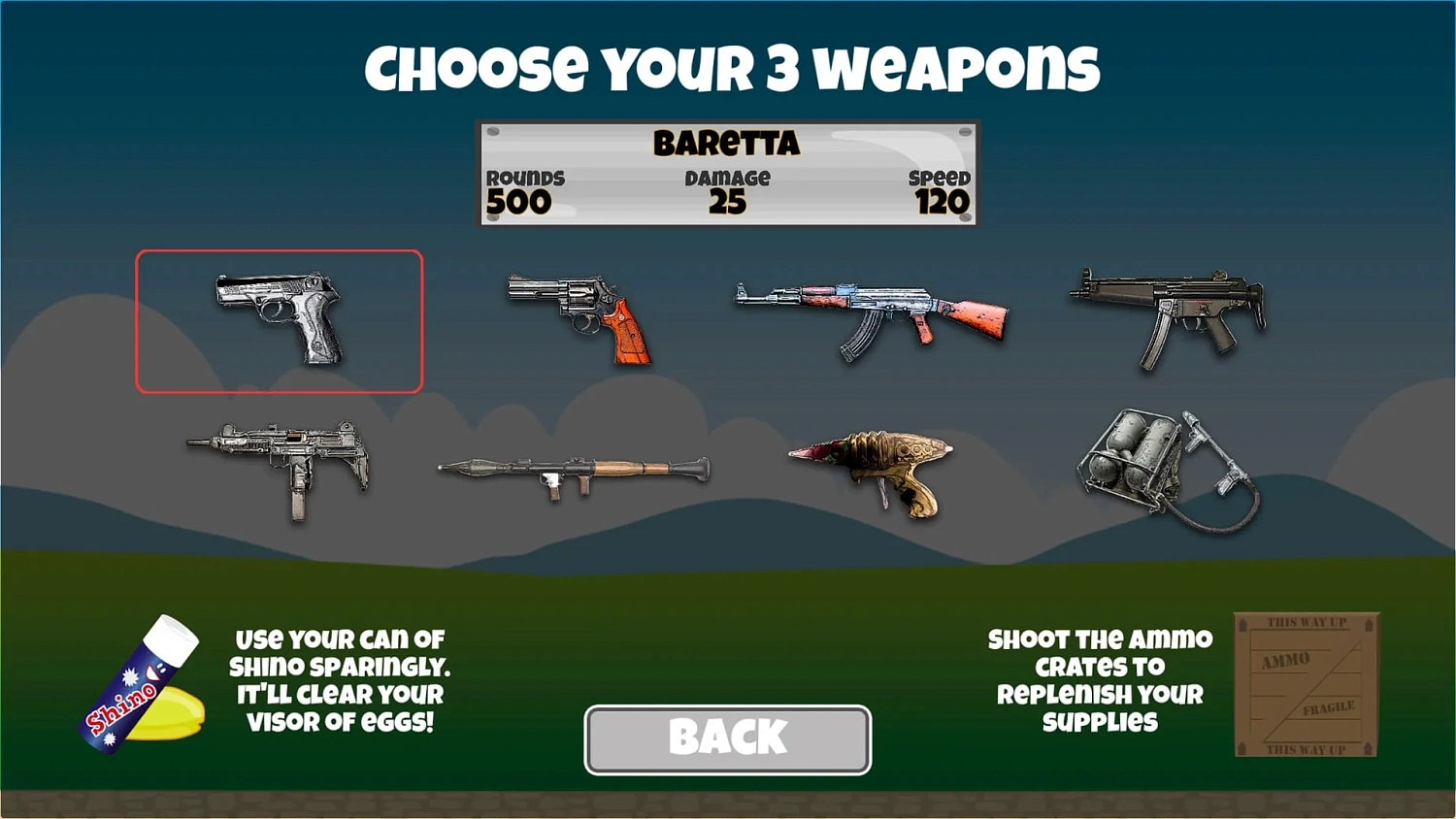1456x819 pixels.
Task: Click the ammo crate image
Action: point(1306,684)
